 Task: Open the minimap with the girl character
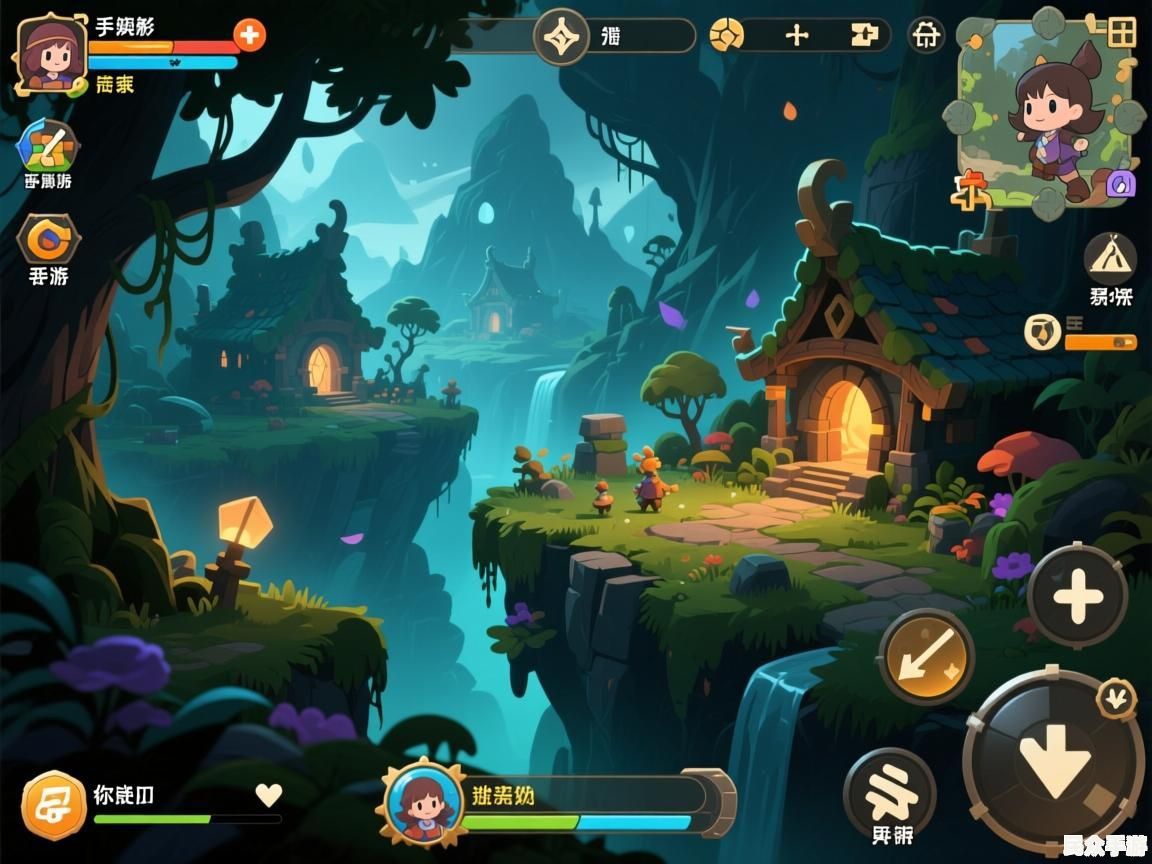(x=1045, y=112)
